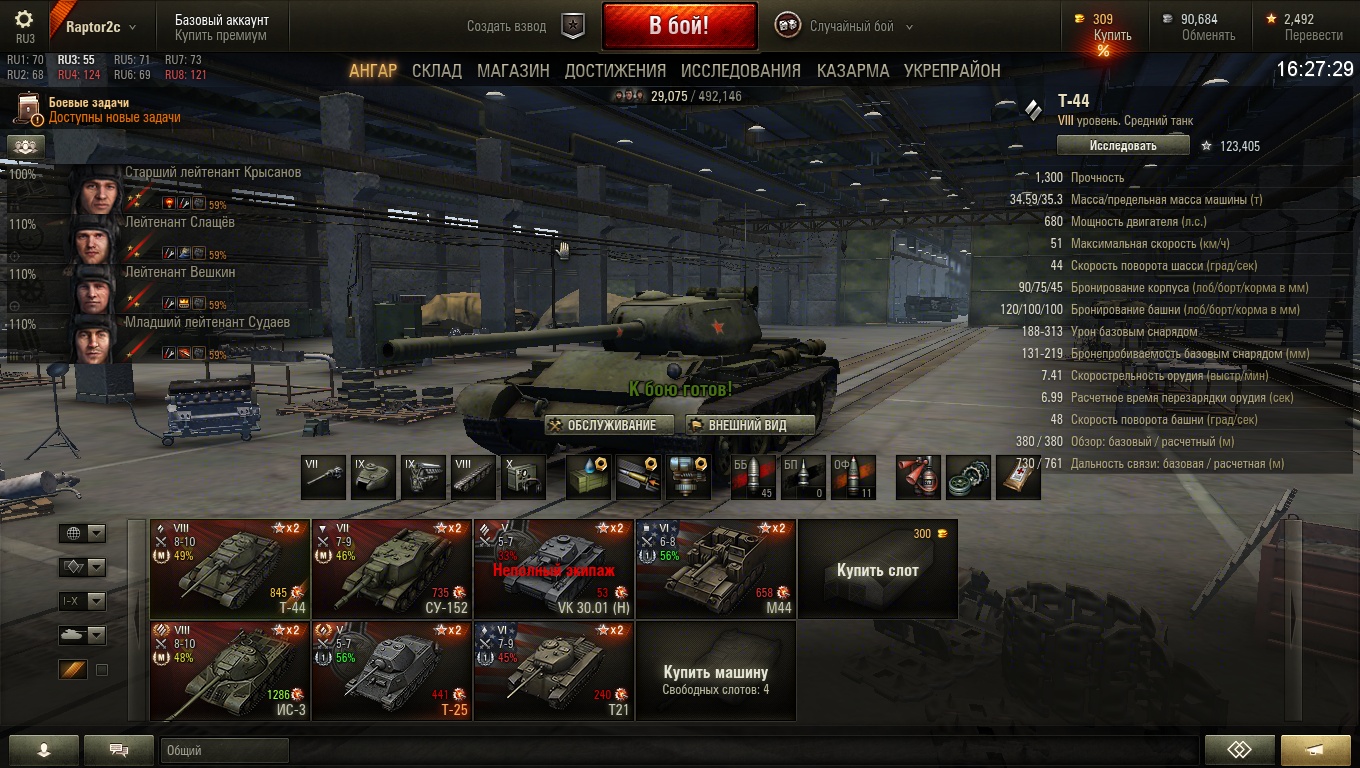Open the Склад tab
Image resolution: width=1360 pixels, height=768 pixels.
click(x=437, y=70)
